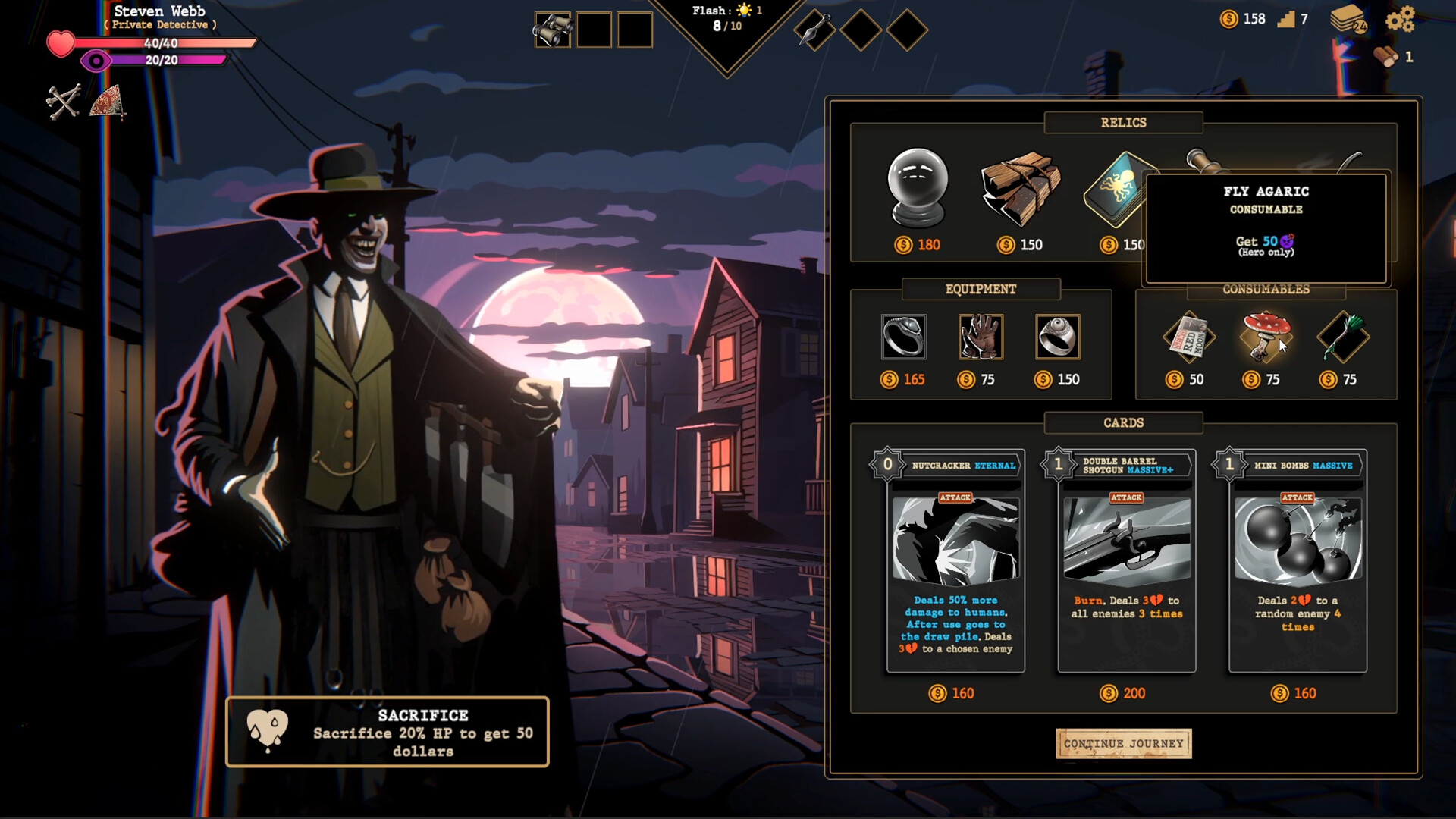Choose the Sacrifice 20% HP option
Image resolution: width=1456 pixels, height=819 pixels.
pos(388,732)
